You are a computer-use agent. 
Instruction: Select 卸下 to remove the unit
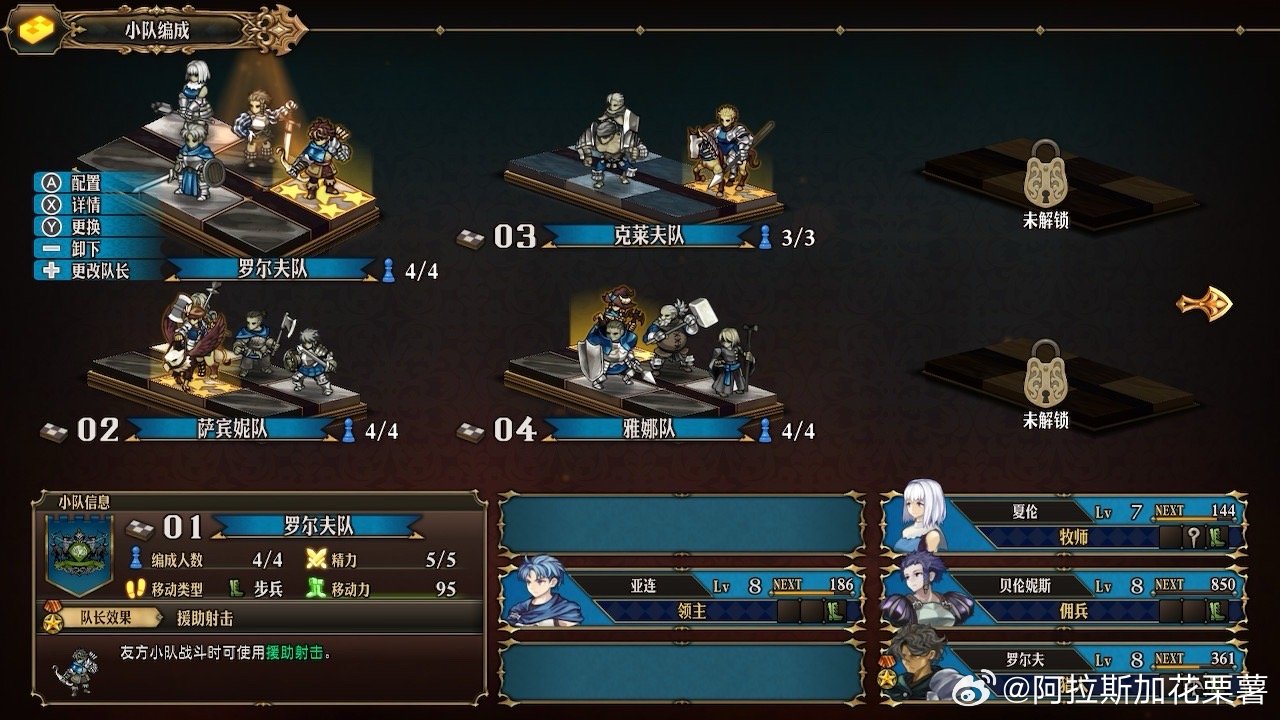[x=85, y=249]
